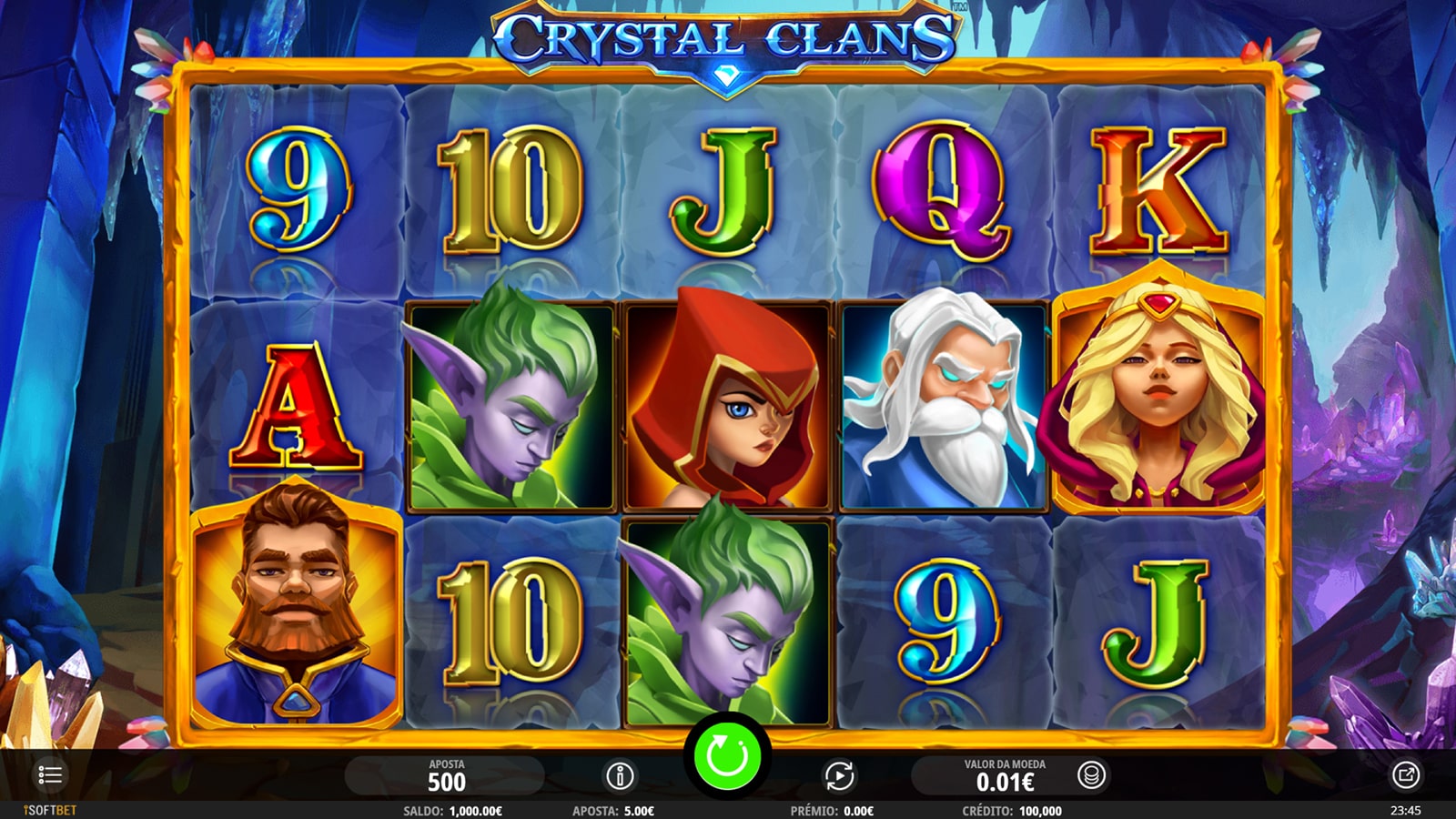
Task: Show the game info paytable
Action: [620, 776]
